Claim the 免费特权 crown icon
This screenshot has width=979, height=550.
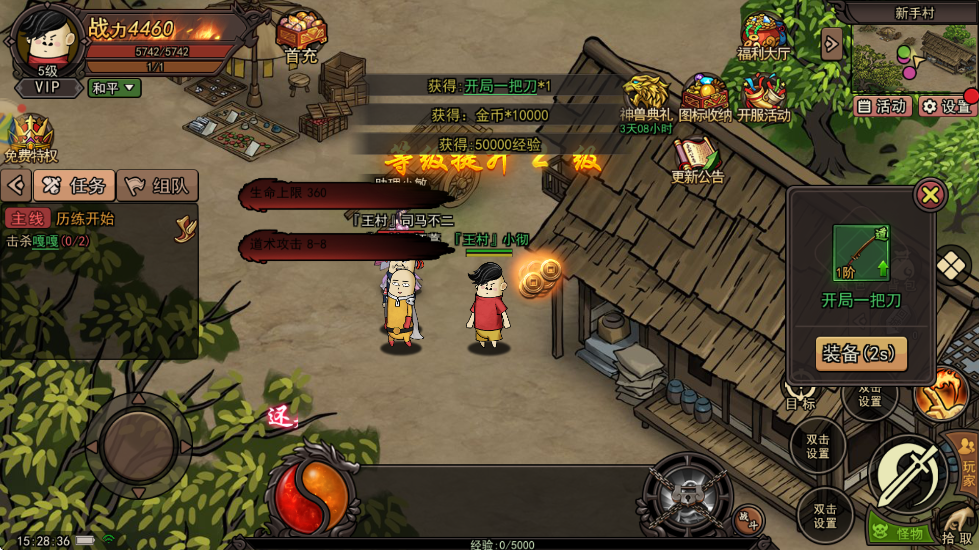(31, 135)
